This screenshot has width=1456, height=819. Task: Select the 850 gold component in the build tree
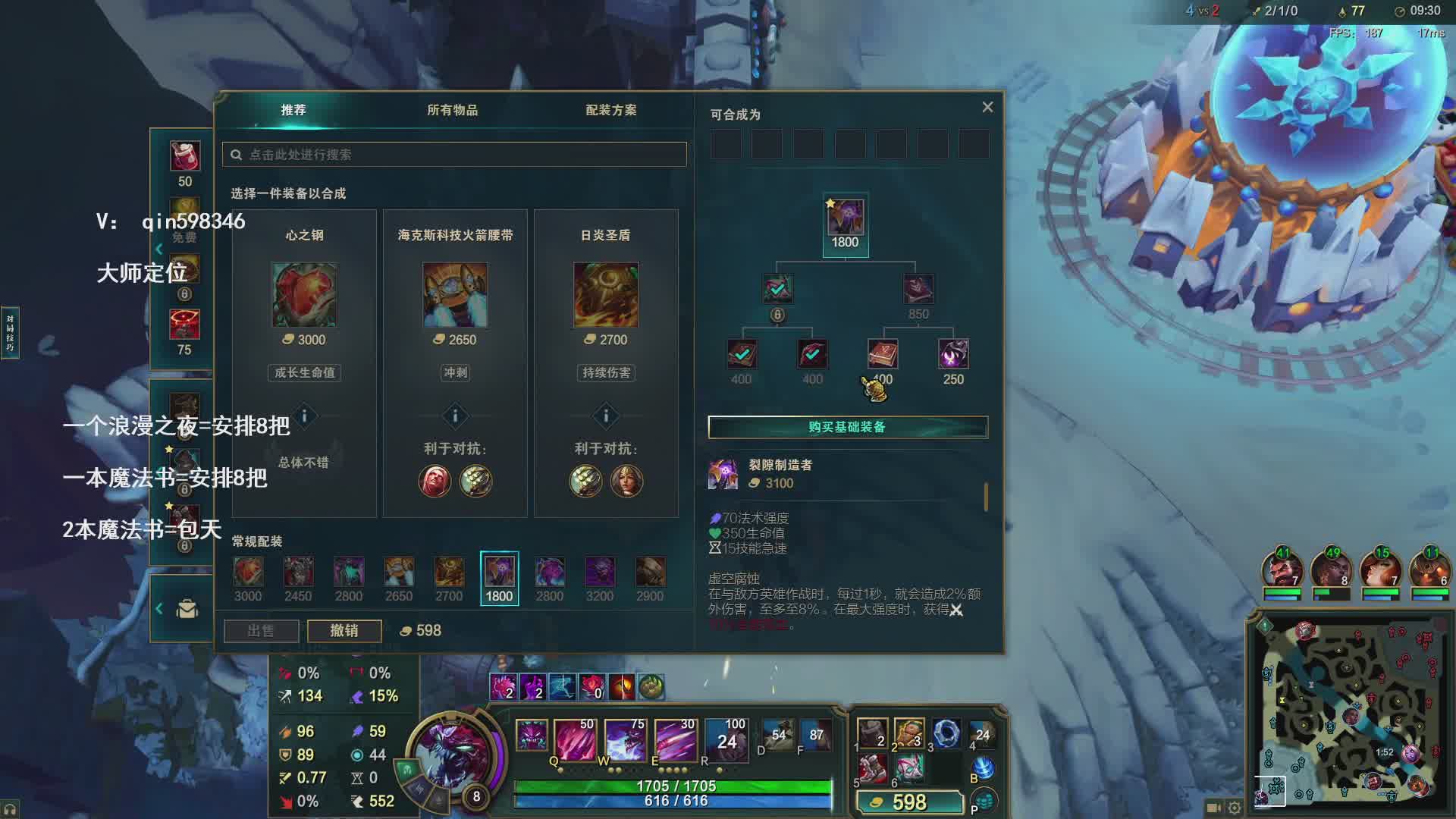coord(918,290)
